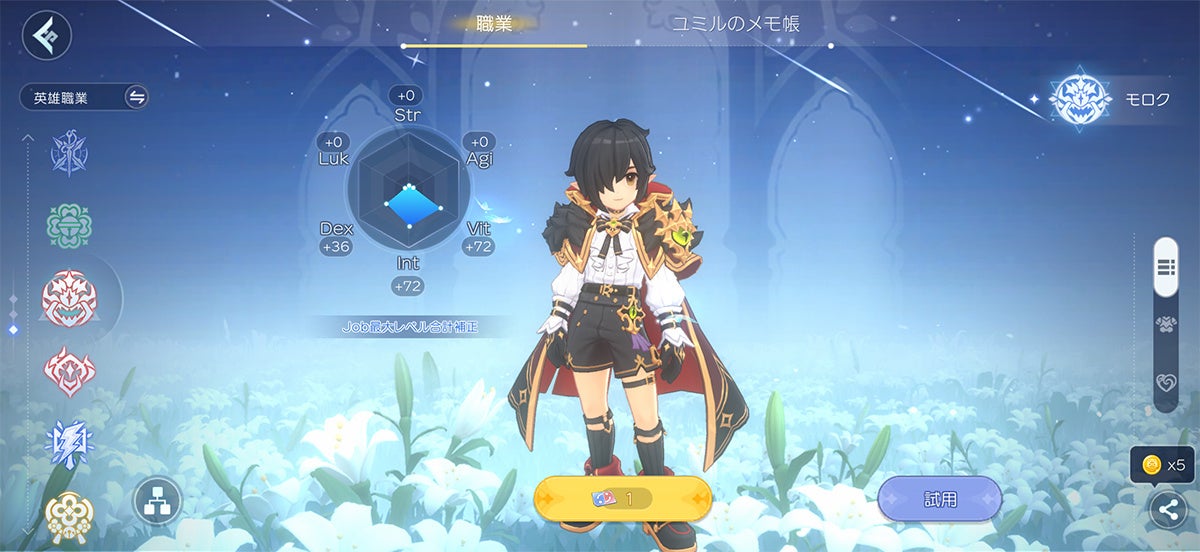
Task: Click the yellow unlock button with ticket cost 1
Action: point(623,498)
